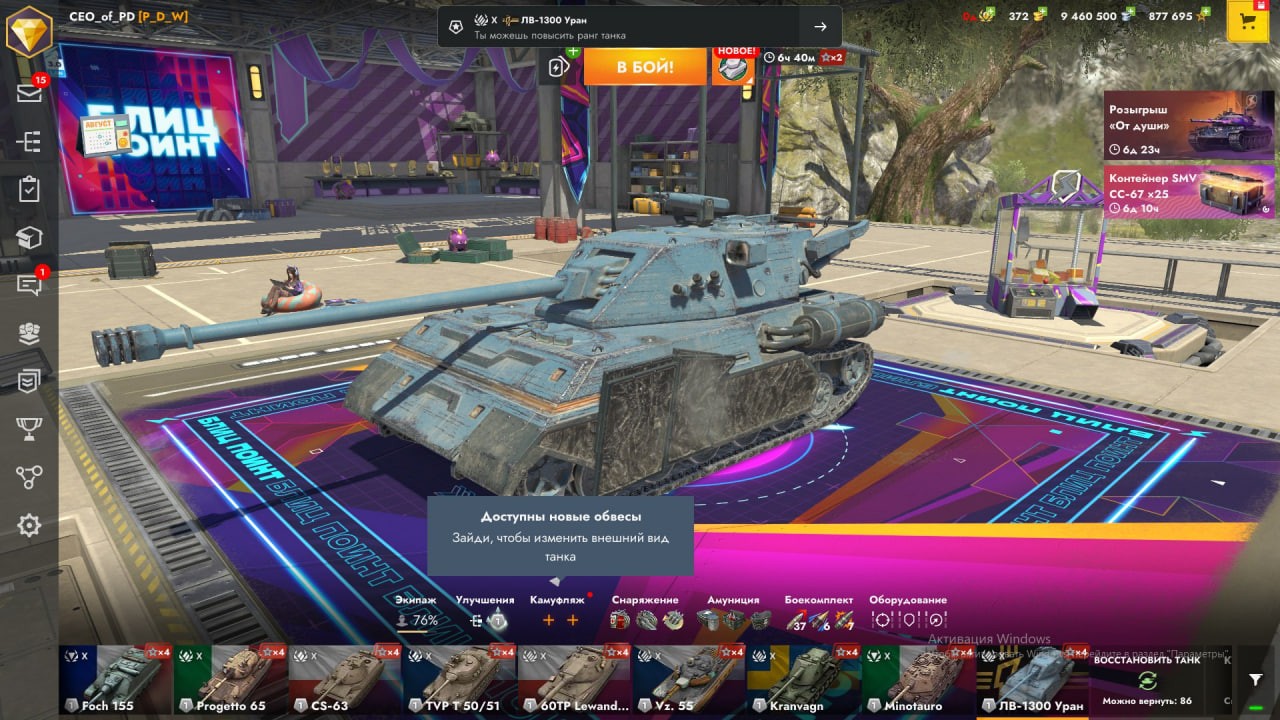Select the CS-63 tank
Image resolution: width=1280 pixels, height=720 pixels.
(345, 680)
